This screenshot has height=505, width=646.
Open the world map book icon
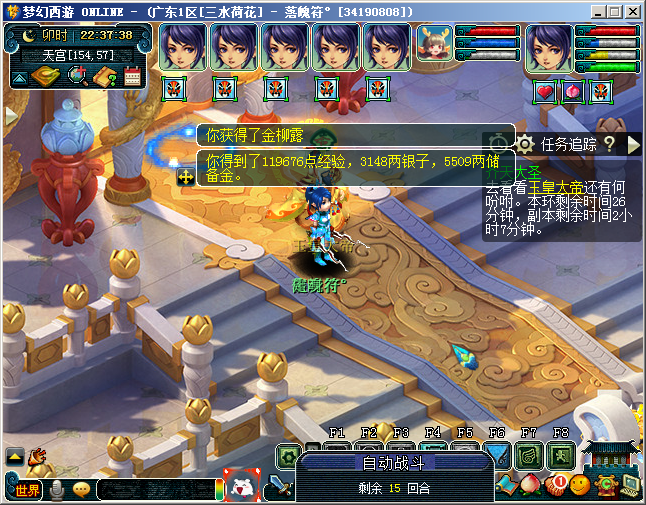point(45,76)
